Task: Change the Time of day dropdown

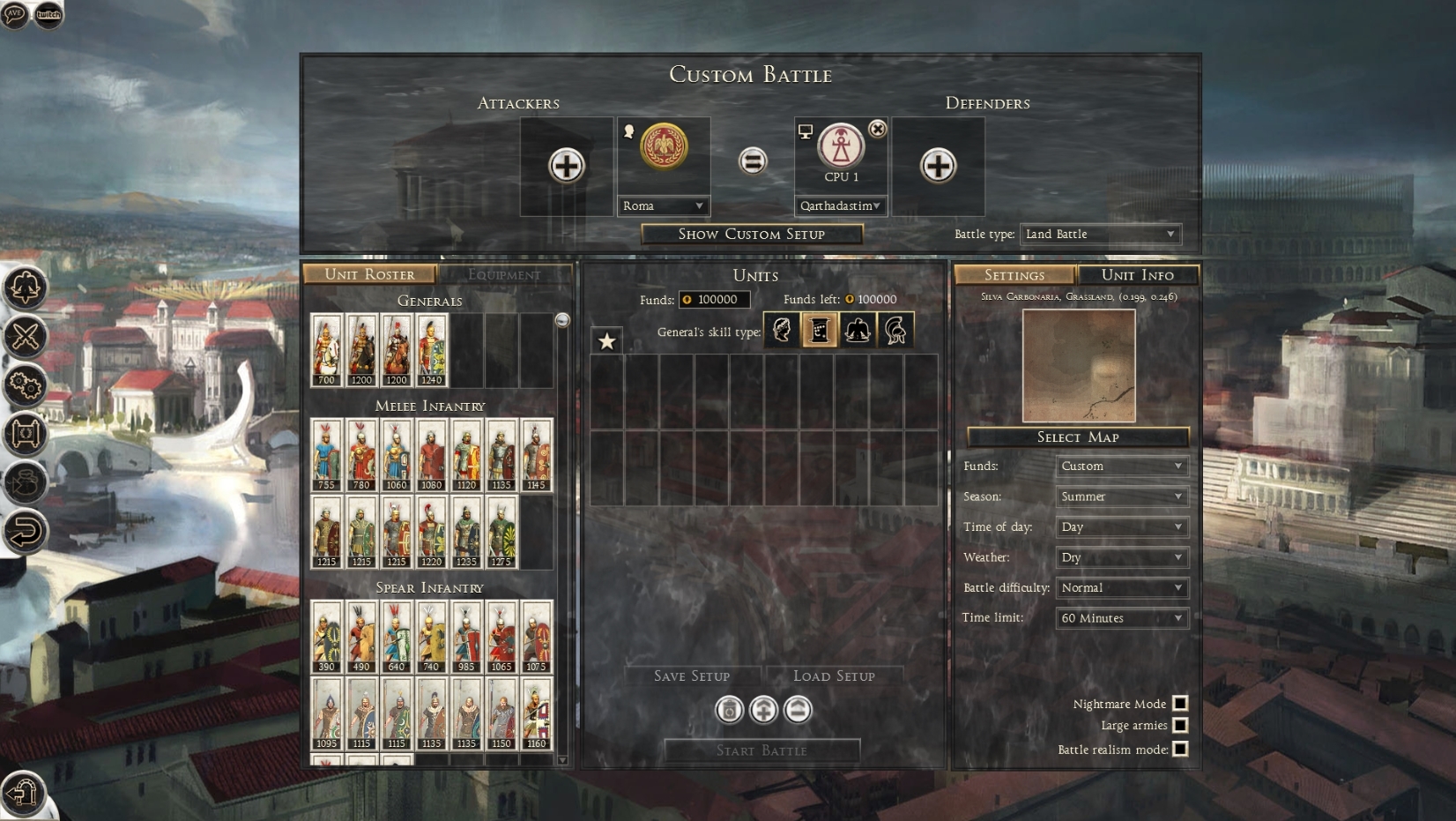Action: click(x=1121, y=526)
